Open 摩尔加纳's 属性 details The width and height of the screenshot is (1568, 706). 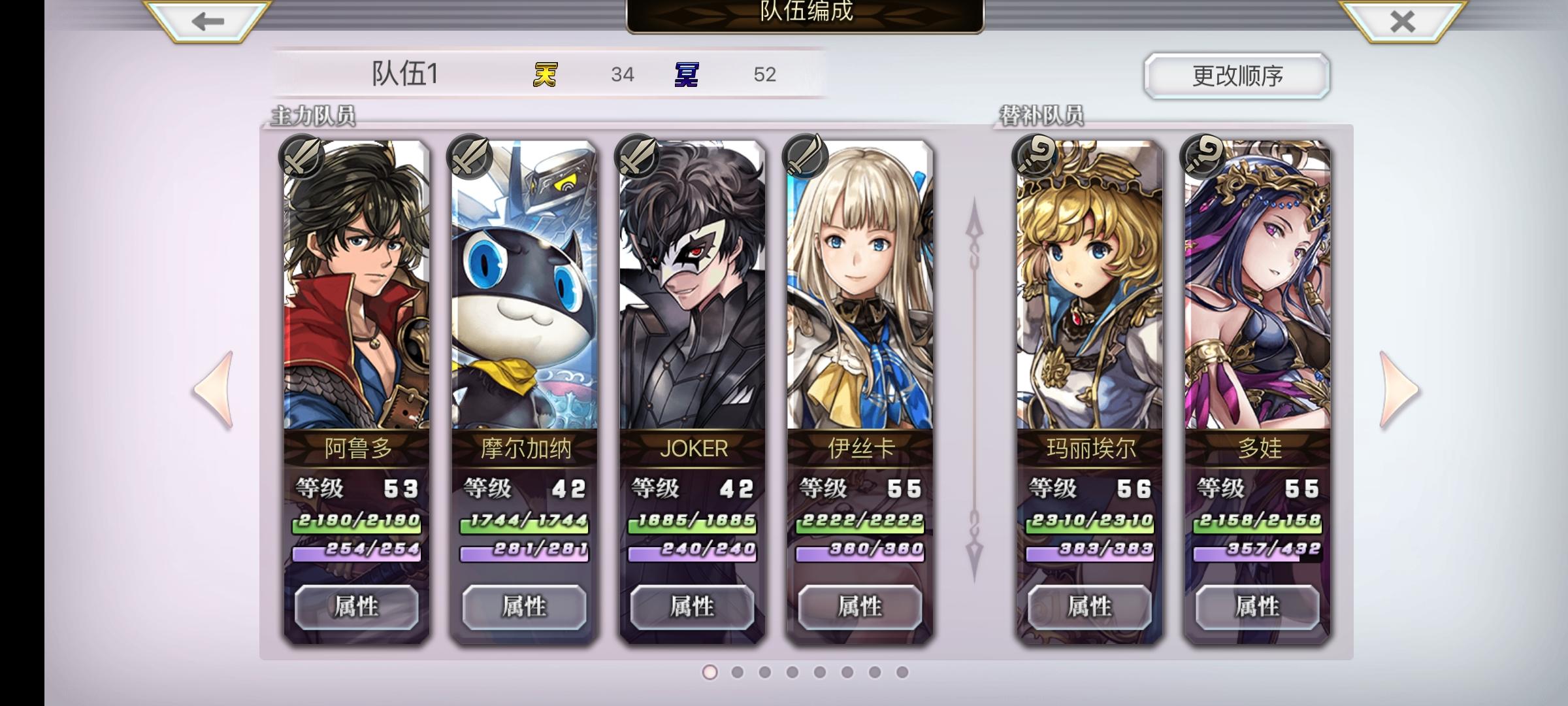click(524, 607)
